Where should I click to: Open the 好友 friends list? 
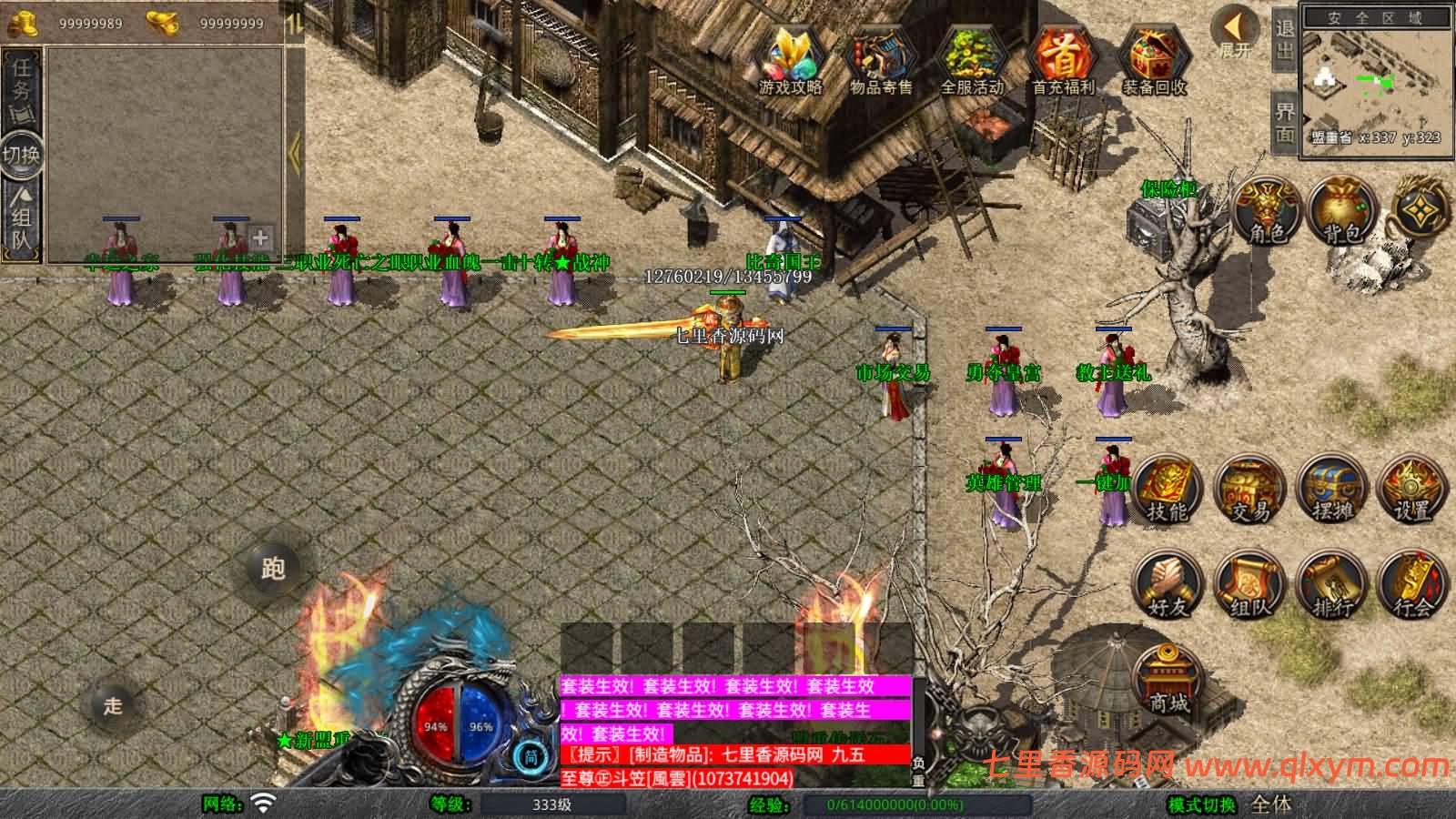1168,585
